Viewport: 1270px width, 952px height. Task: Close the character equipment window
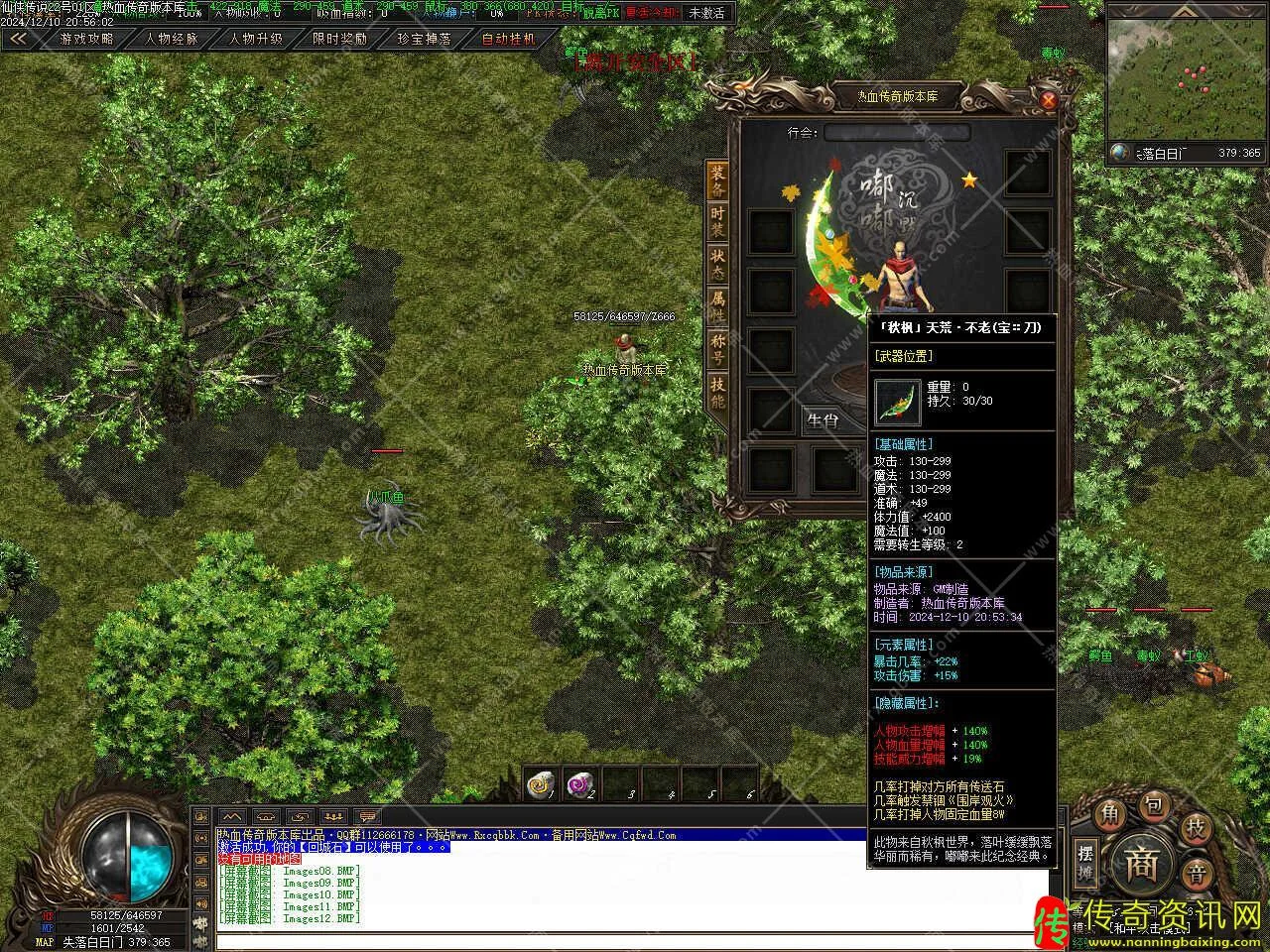[x=1049, y=99]
